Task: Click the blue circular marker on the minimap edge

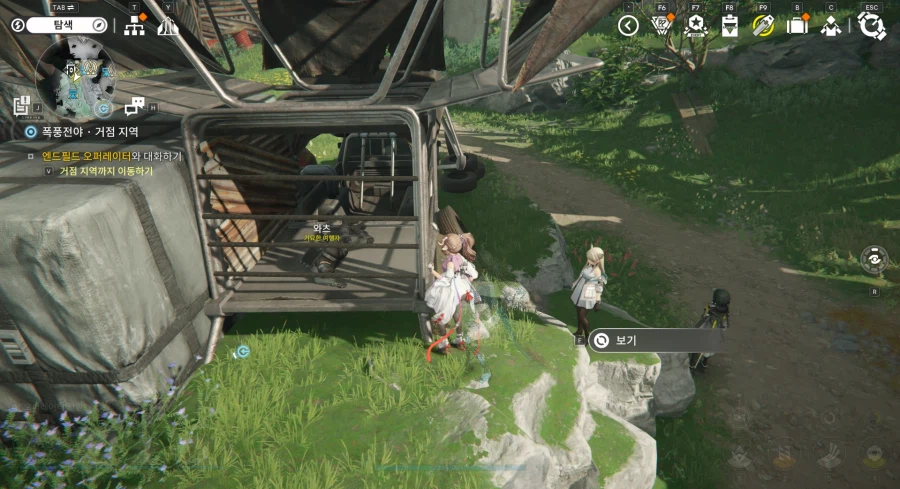Action: tap(103, 108)
